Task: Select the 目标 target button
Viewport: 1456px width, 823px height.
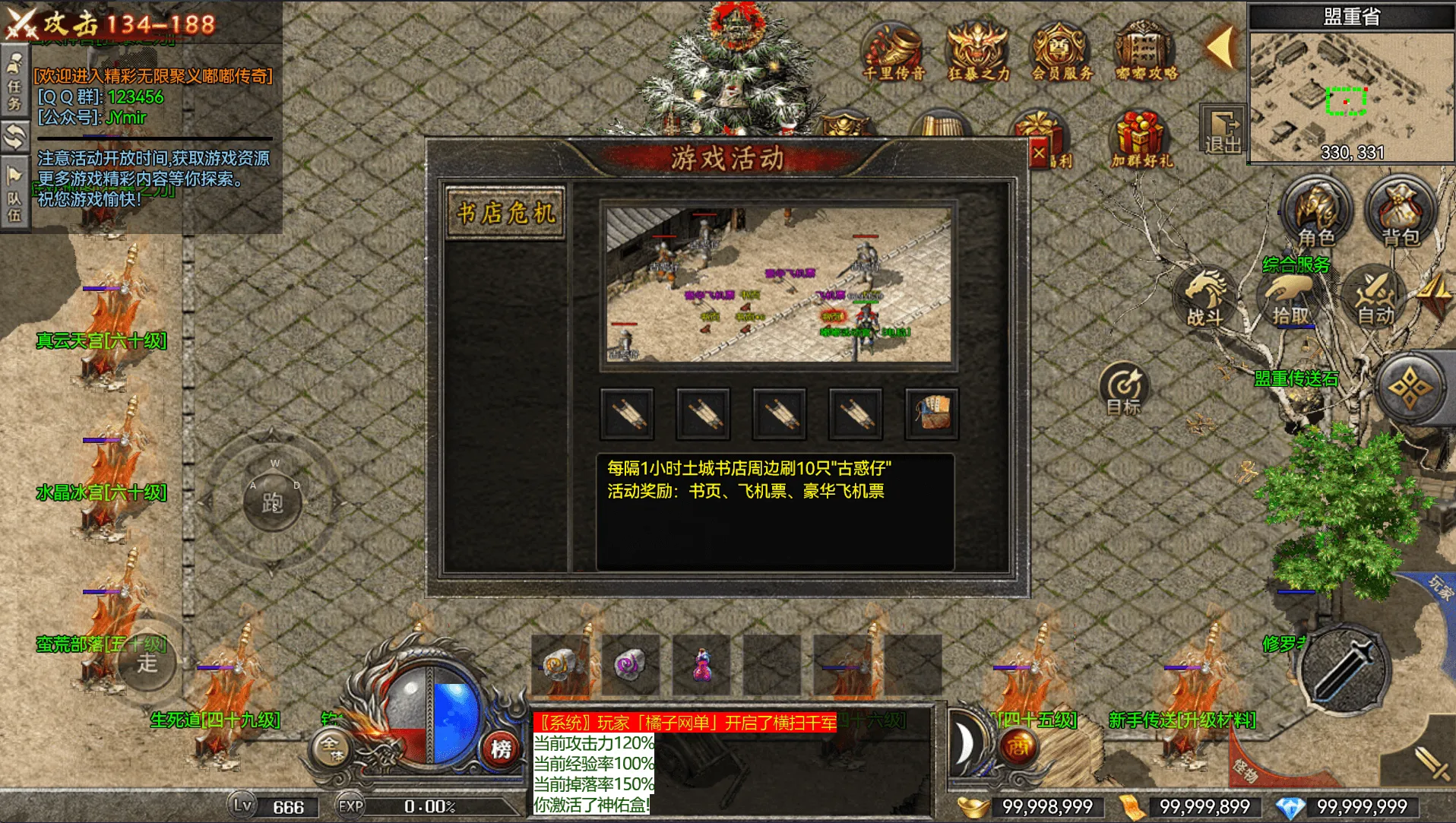Action: click(x=1123, y=389)
